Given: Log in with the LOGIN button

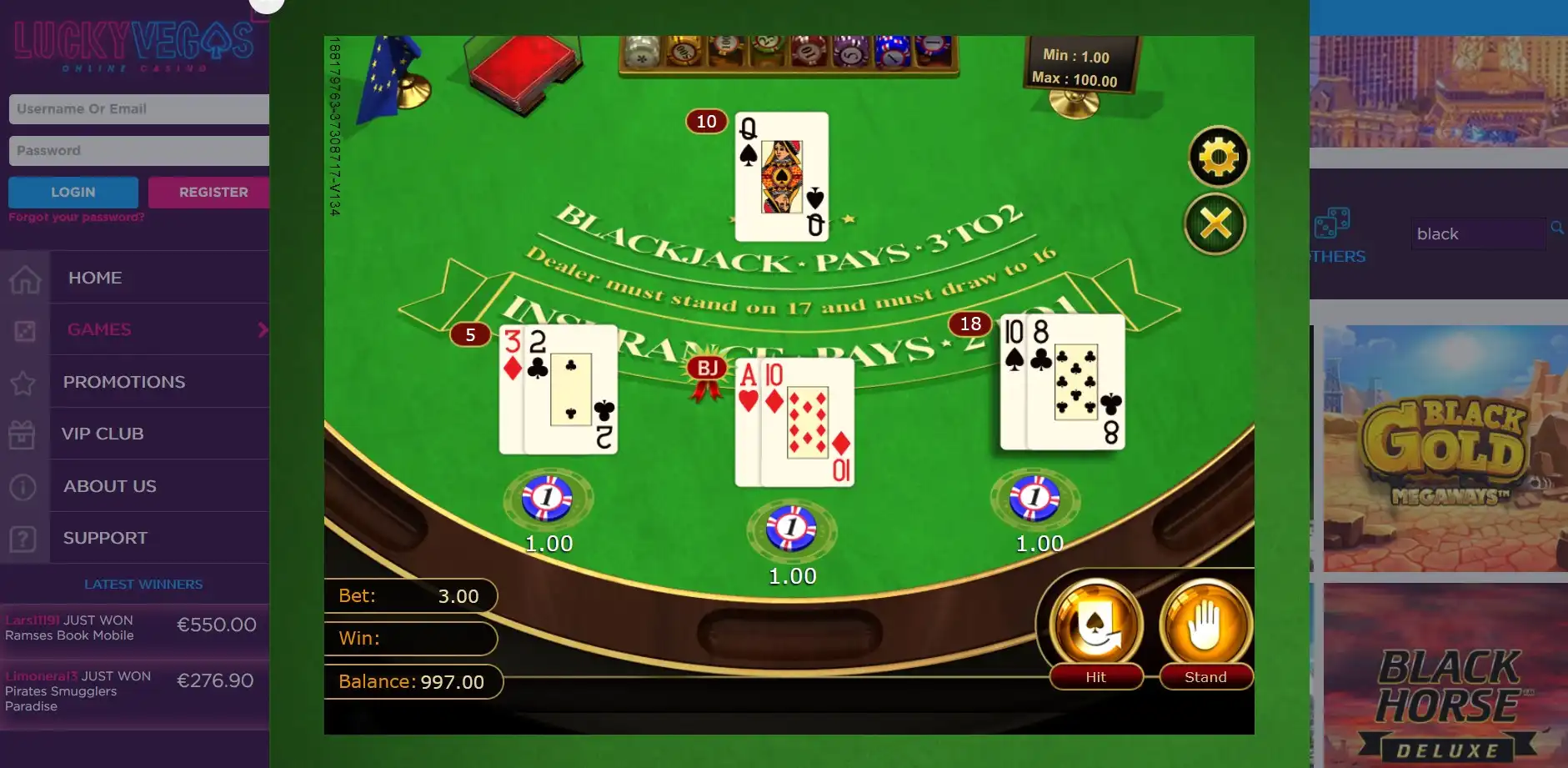Looking at the screenshot, I should click(73, 193).
